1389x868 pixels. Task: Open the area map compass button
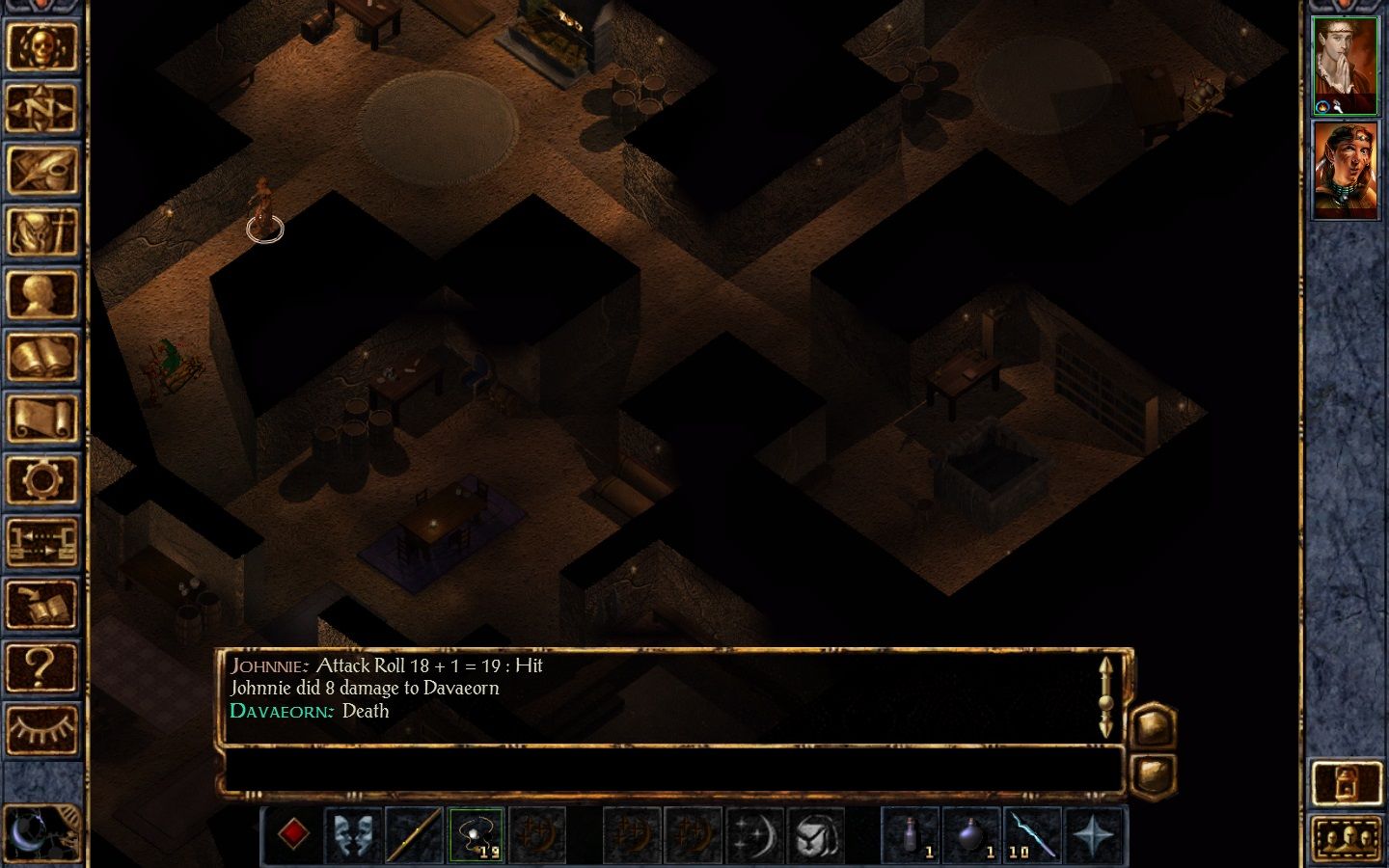(41, 108)
